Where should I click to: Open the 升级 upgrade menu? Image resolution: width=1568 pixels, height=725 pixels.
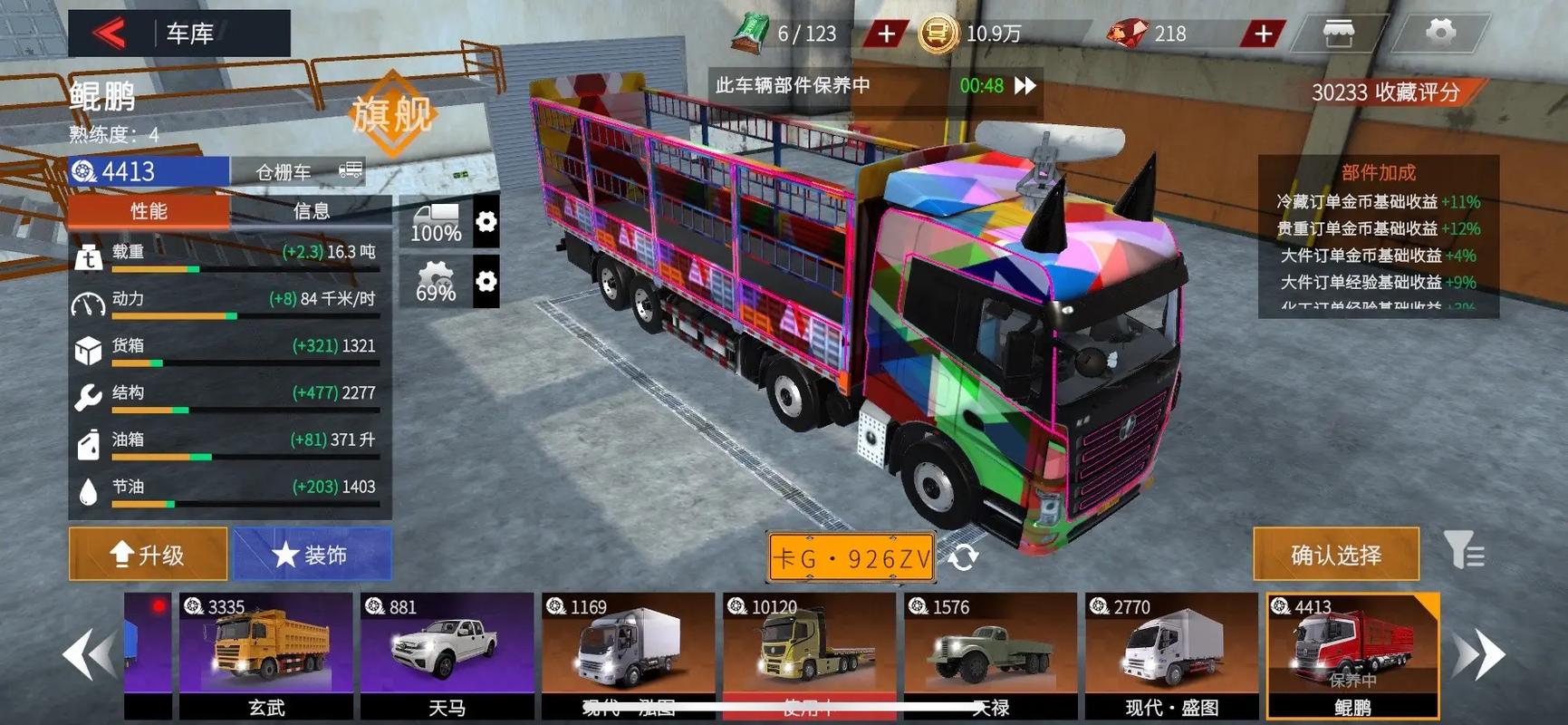(x=148, y=554)
